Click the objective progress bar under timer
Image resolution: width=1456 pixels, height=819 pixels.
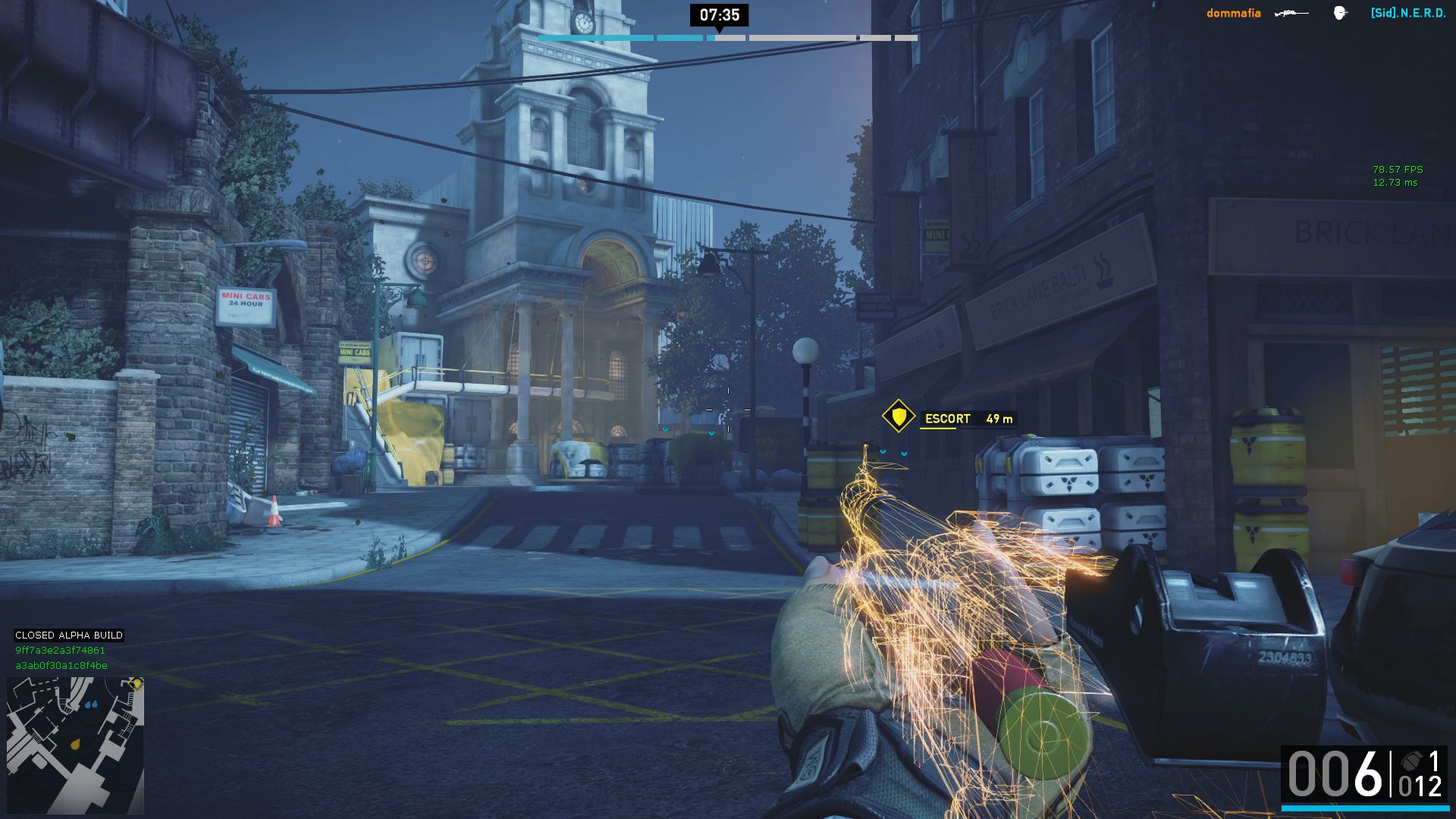727,38
